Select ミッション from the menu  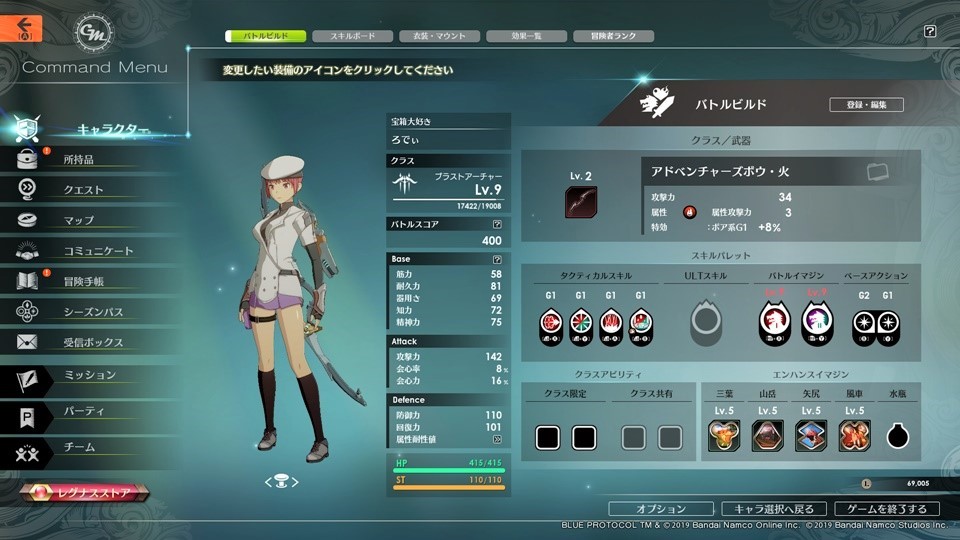point(89,375)
